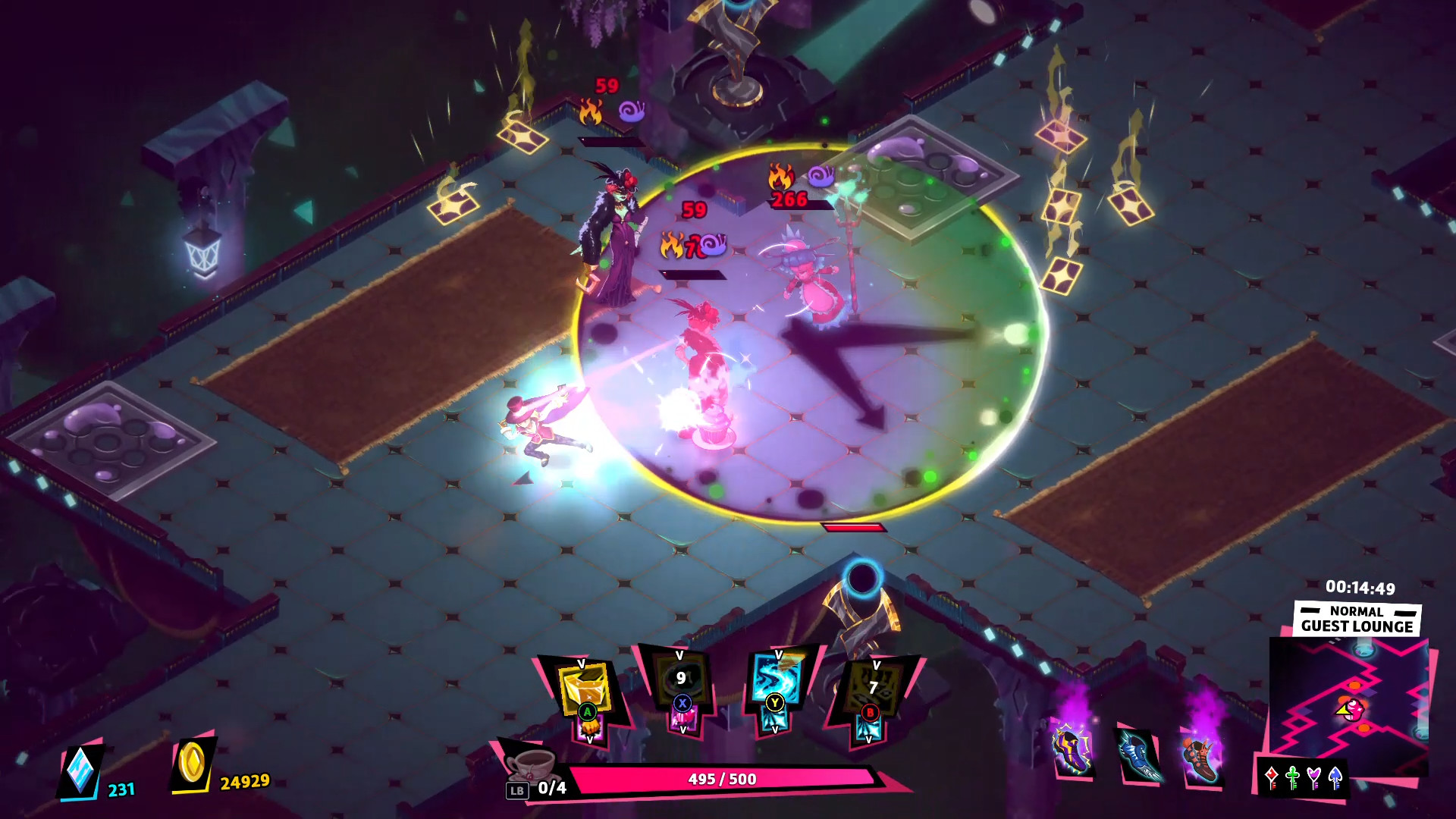
Task: Select the GUEST LOUNGE area label
Action: coord(1357,627)
